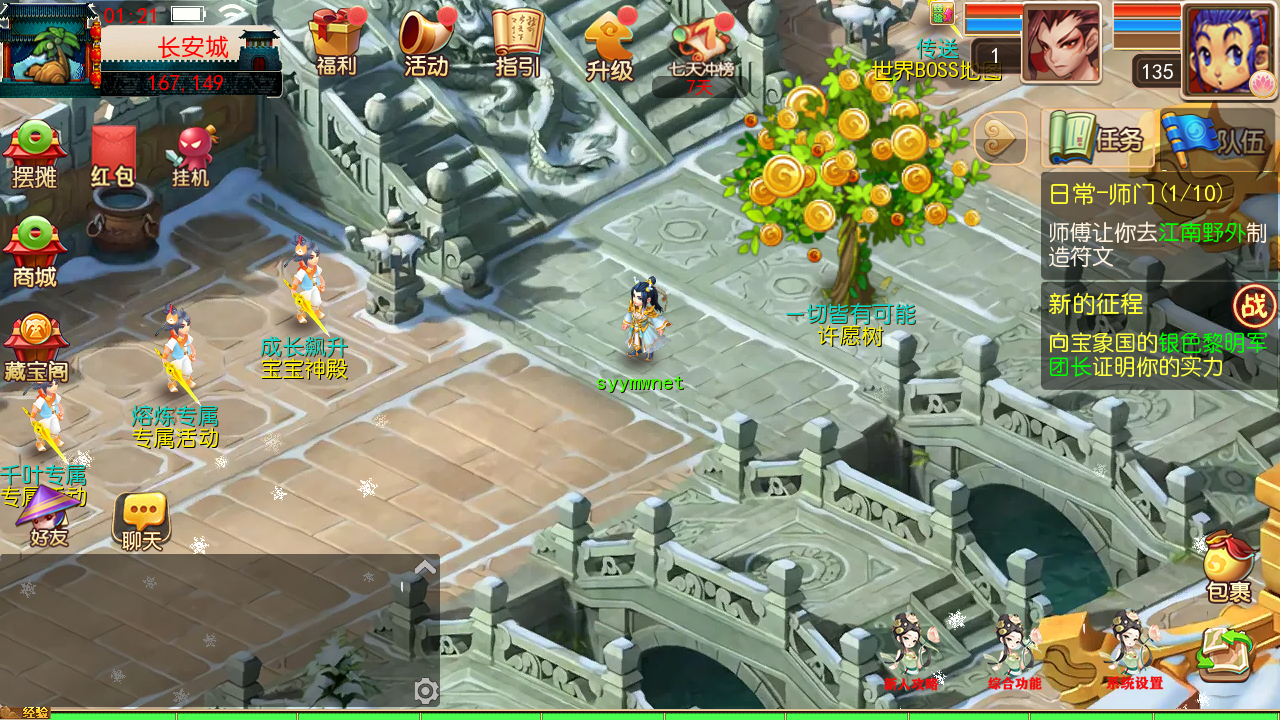Open the 指引 guide scroll
Image resolution: width=1280 pixels, height=720 pixels.
click(x=517, y=42)
